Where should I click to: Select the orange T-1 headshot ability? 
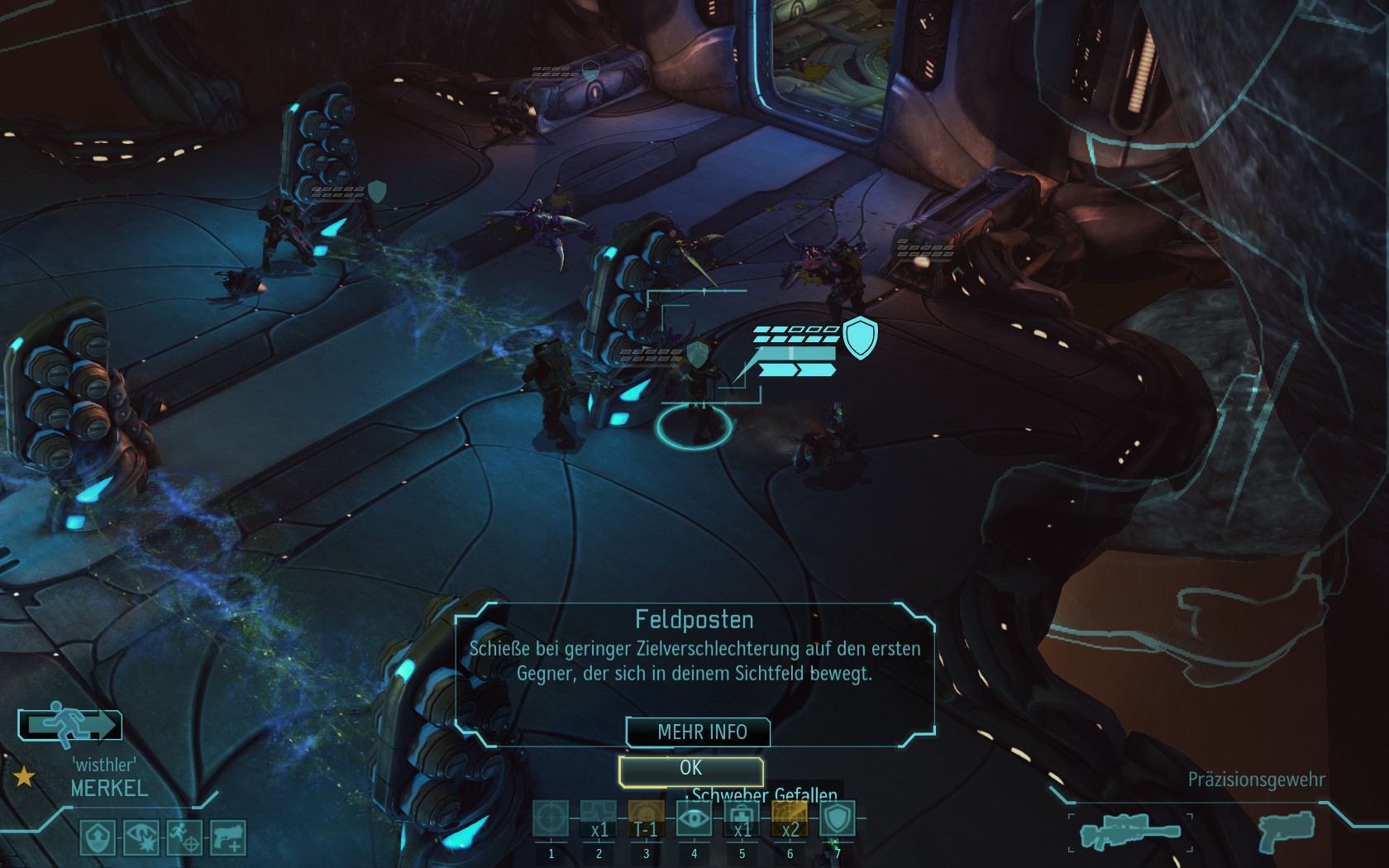[646, 819]
